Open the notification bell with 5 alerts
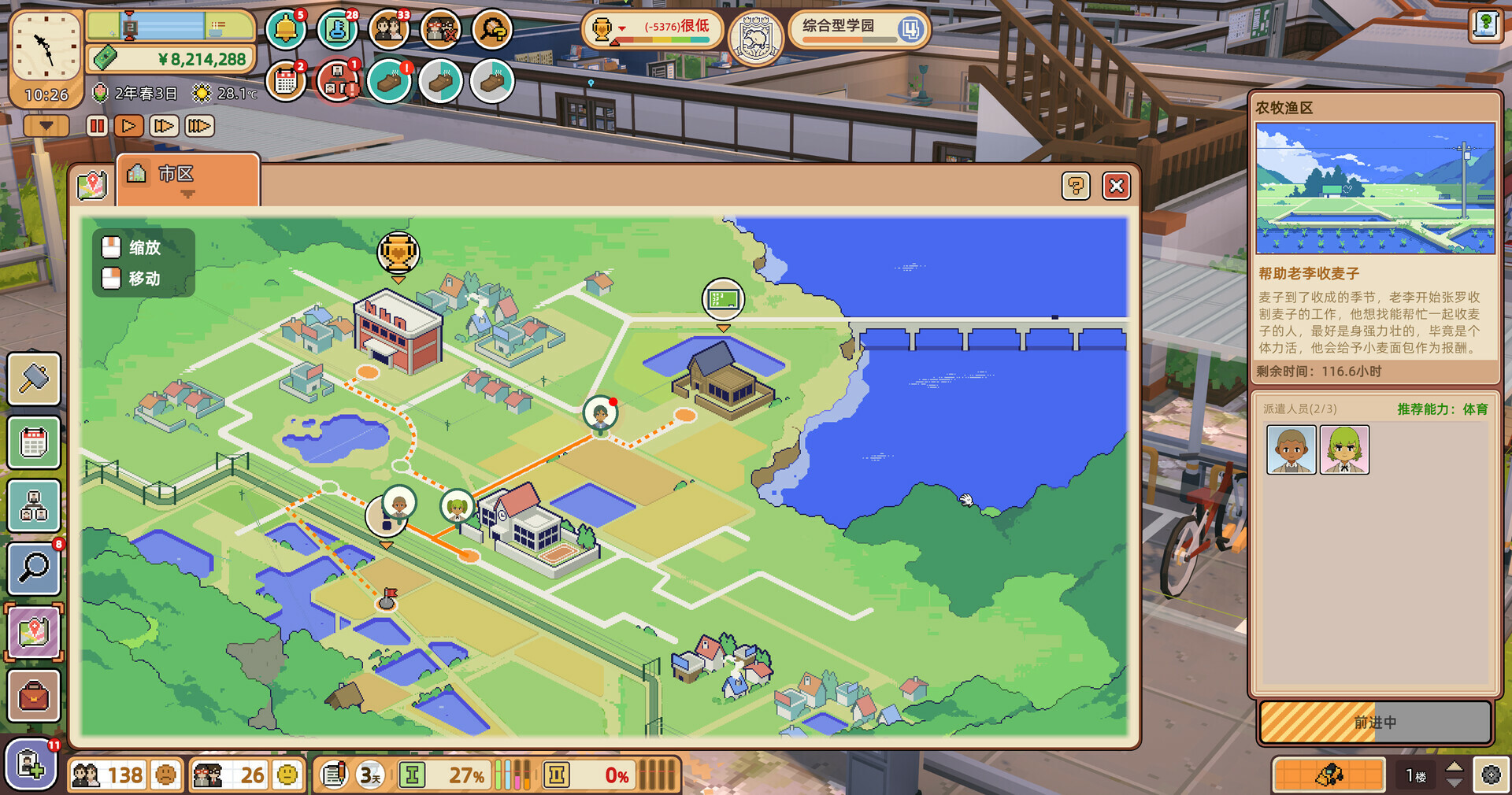This screenshot has width=1512, height=795. pos(287,29)
